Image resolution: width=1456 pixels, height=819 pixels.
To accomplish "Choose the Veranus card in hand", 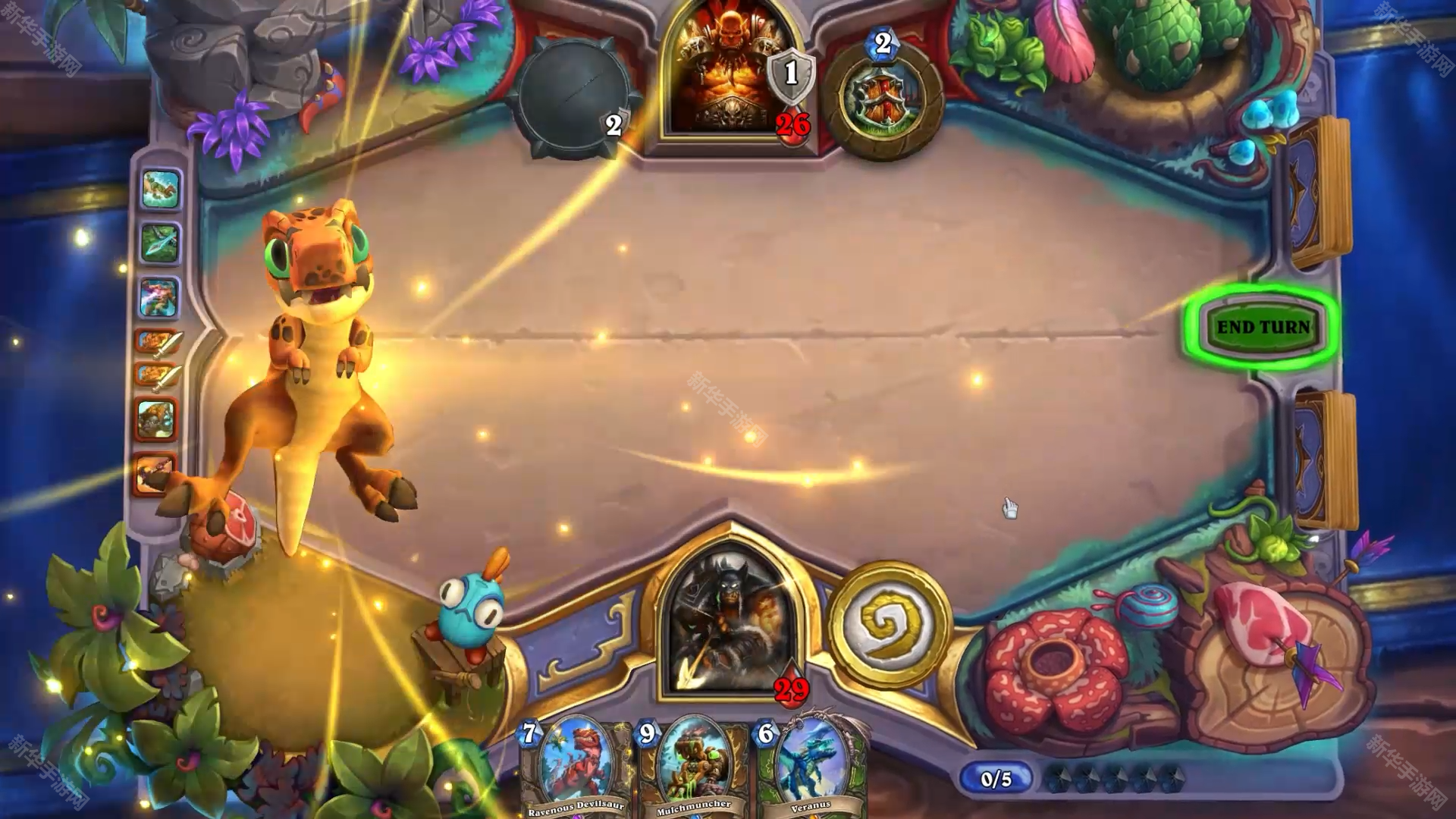I will (811, 770).
